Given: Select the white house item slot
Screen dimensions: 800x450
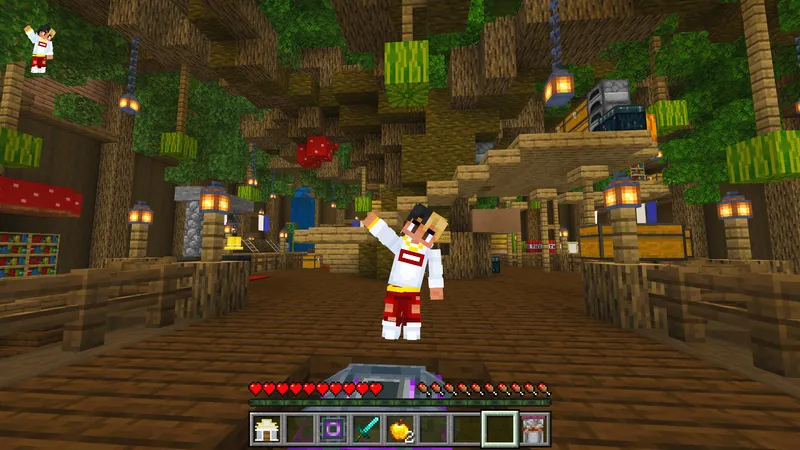Looking at the screenshot, I should 265,429.
